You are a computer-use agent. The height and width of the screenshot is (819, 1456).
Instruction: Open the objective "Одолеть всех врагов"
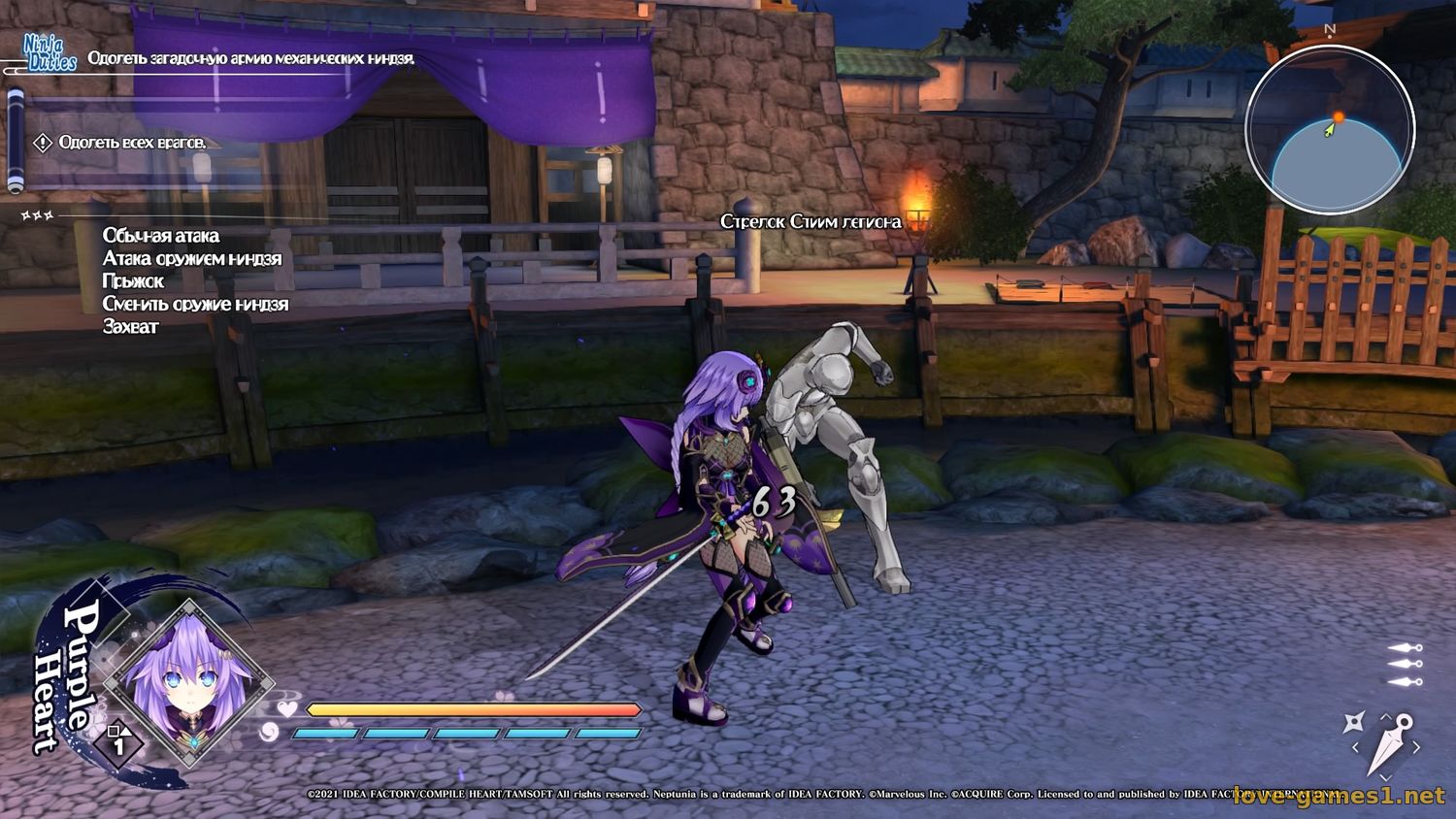click(x=132, y=143)
